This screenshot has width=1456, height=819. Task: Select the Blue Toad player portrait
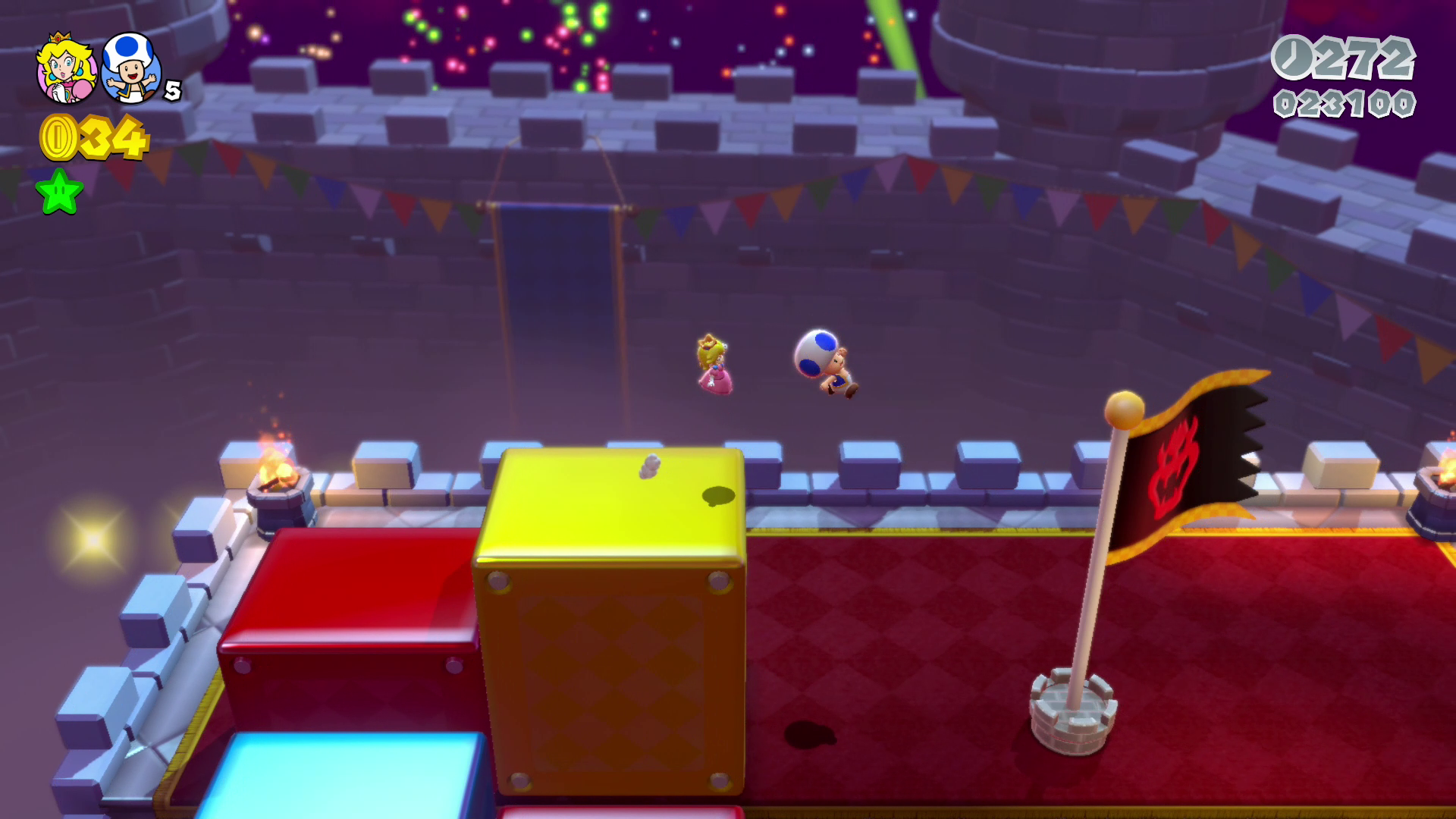point(131,68)
